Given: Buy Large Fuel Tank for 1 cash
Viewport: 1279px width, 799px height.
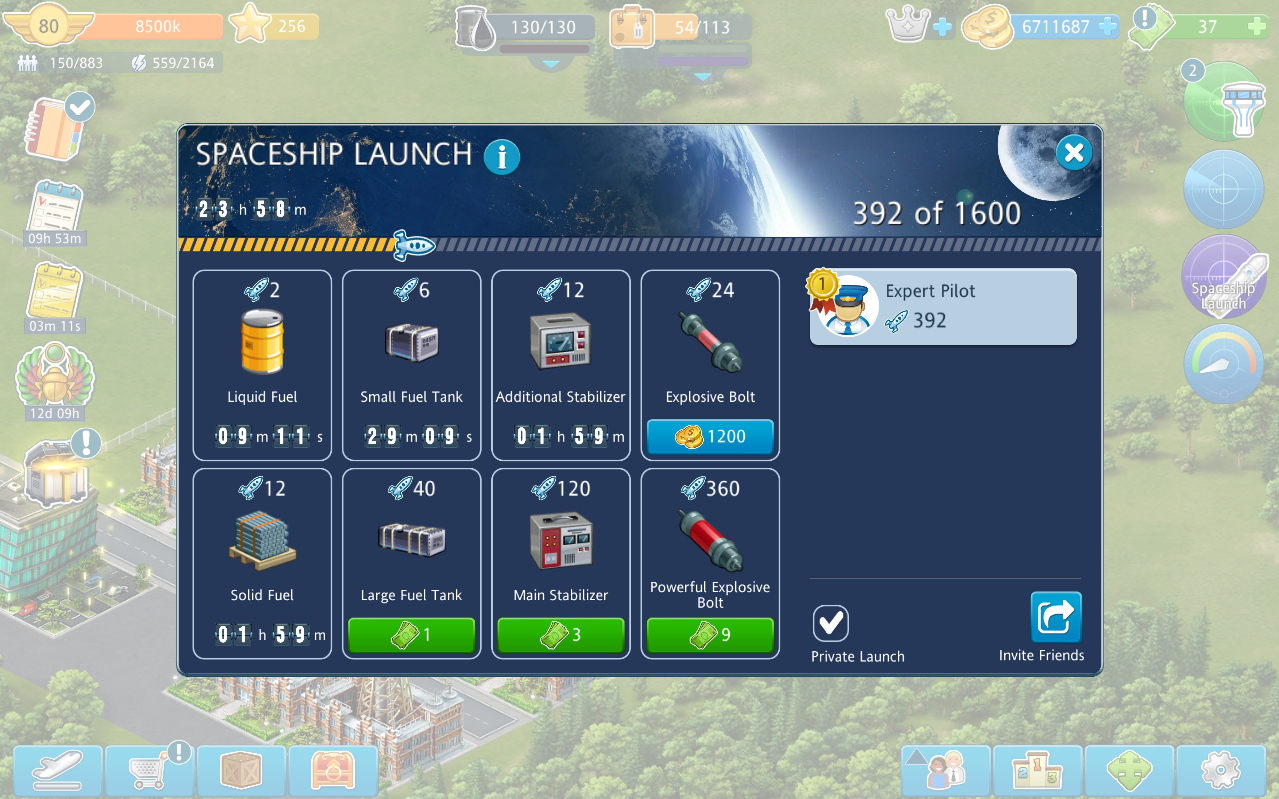Looking at the screenshot, I should click(x=411, y=635).
